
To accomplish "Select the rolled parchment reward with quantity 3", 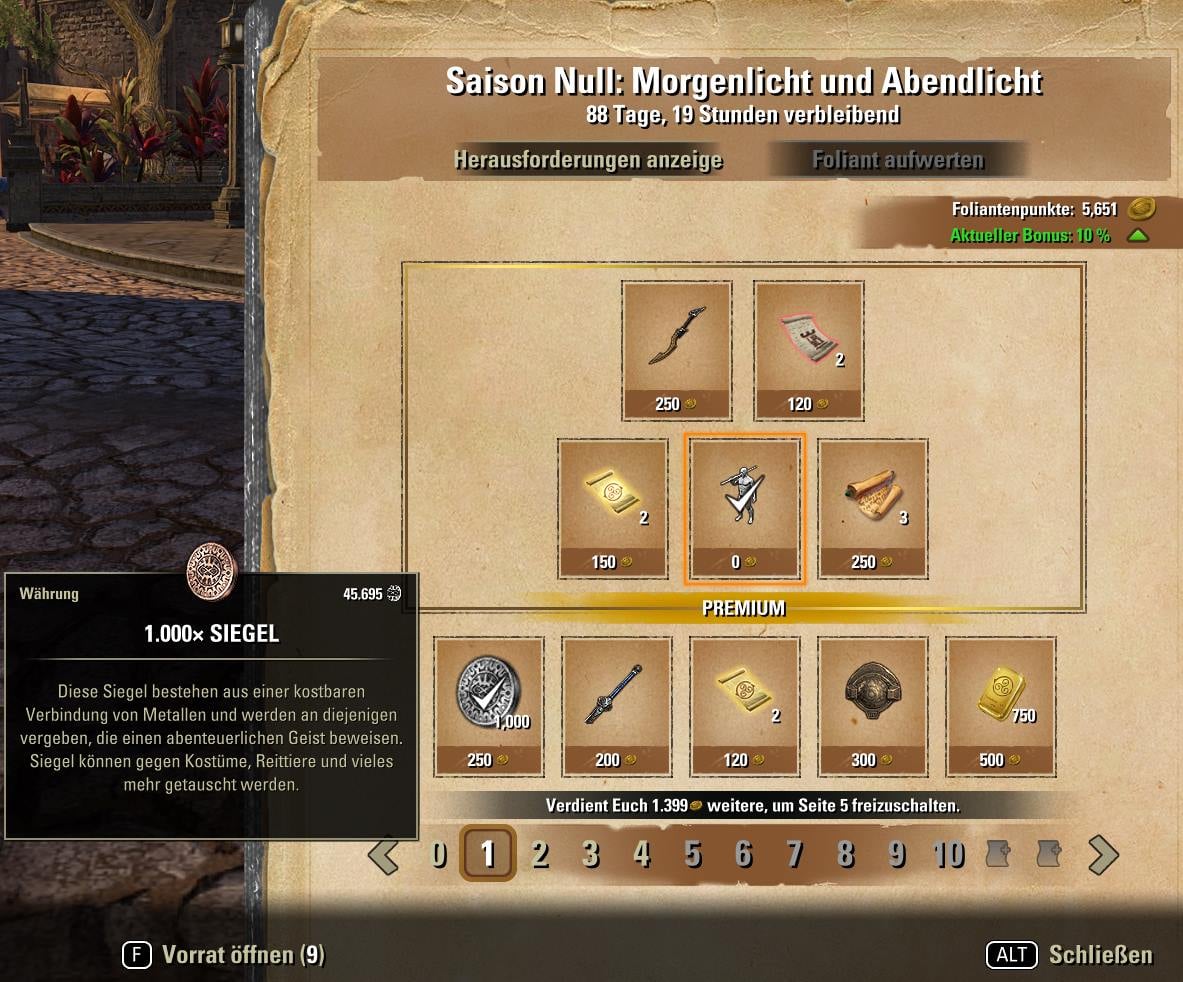I will (x=873, y=508).
